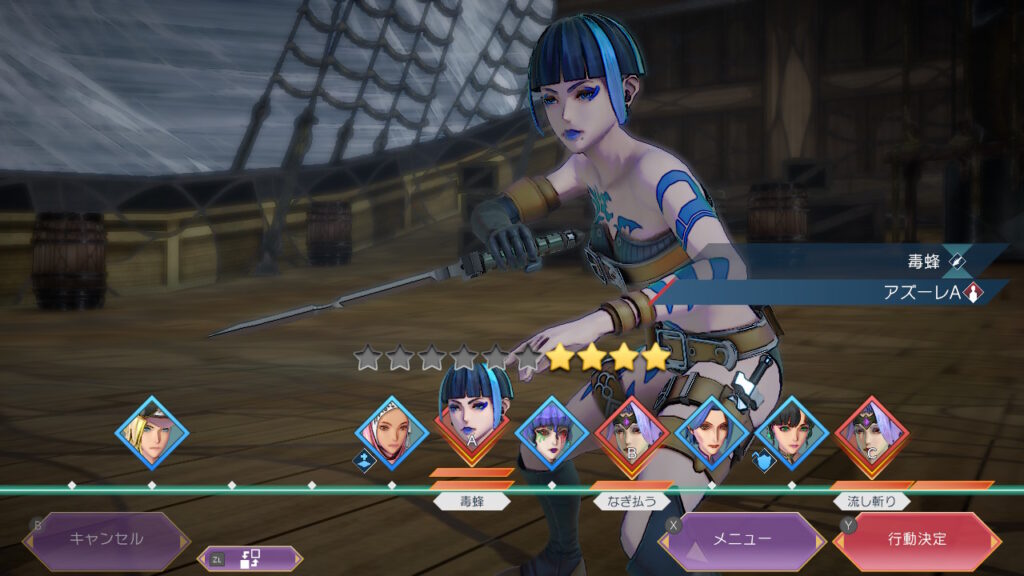Click the キャンセル cancel button
1024x576 pixels.
[x=106, y=539]
